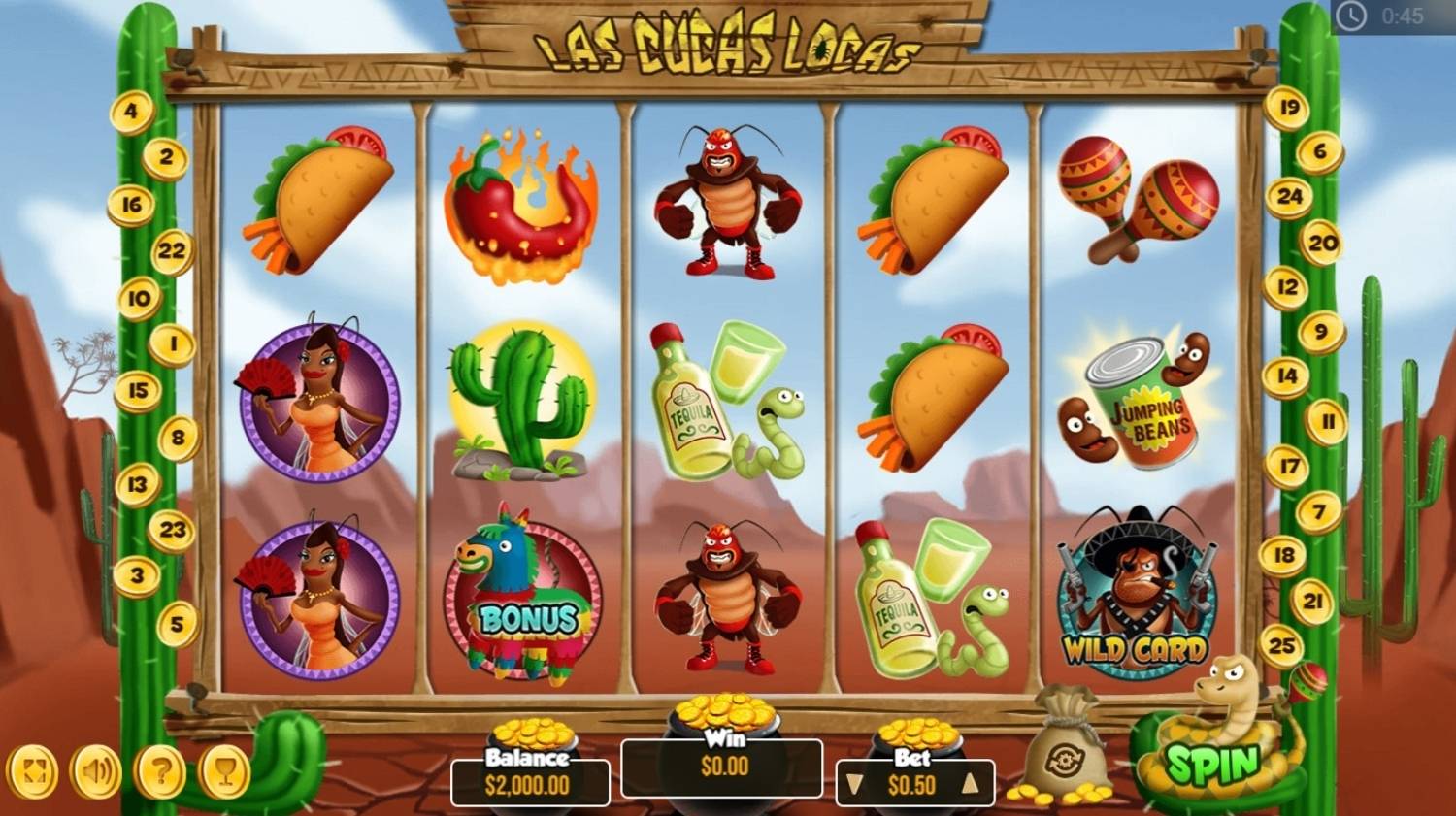Toggle fullscreen with the gold expand coin
The height and width of the screenshot is (816, 1456).
(33, 773)
